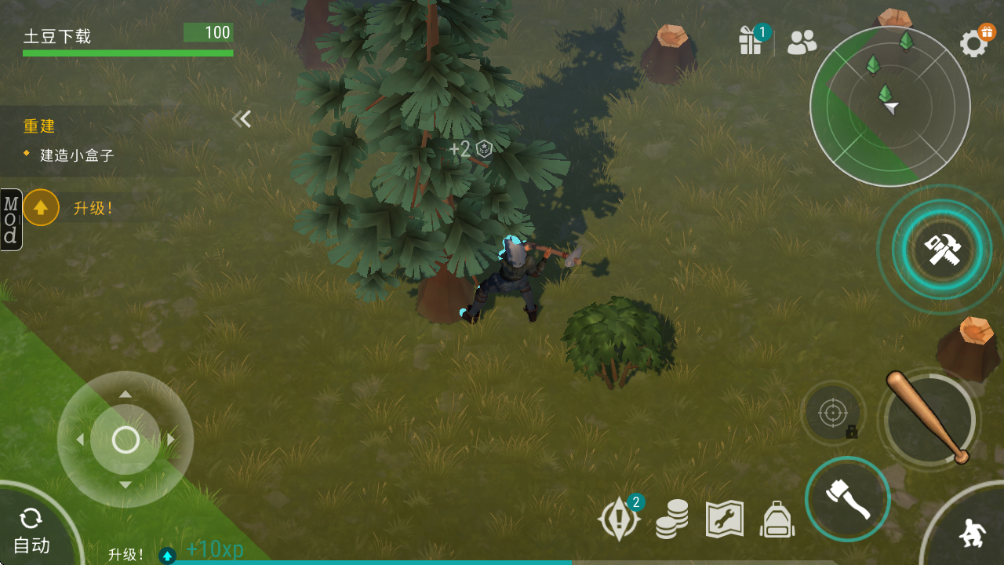Open the blueprint map with wrench icon

click(725, 519)
